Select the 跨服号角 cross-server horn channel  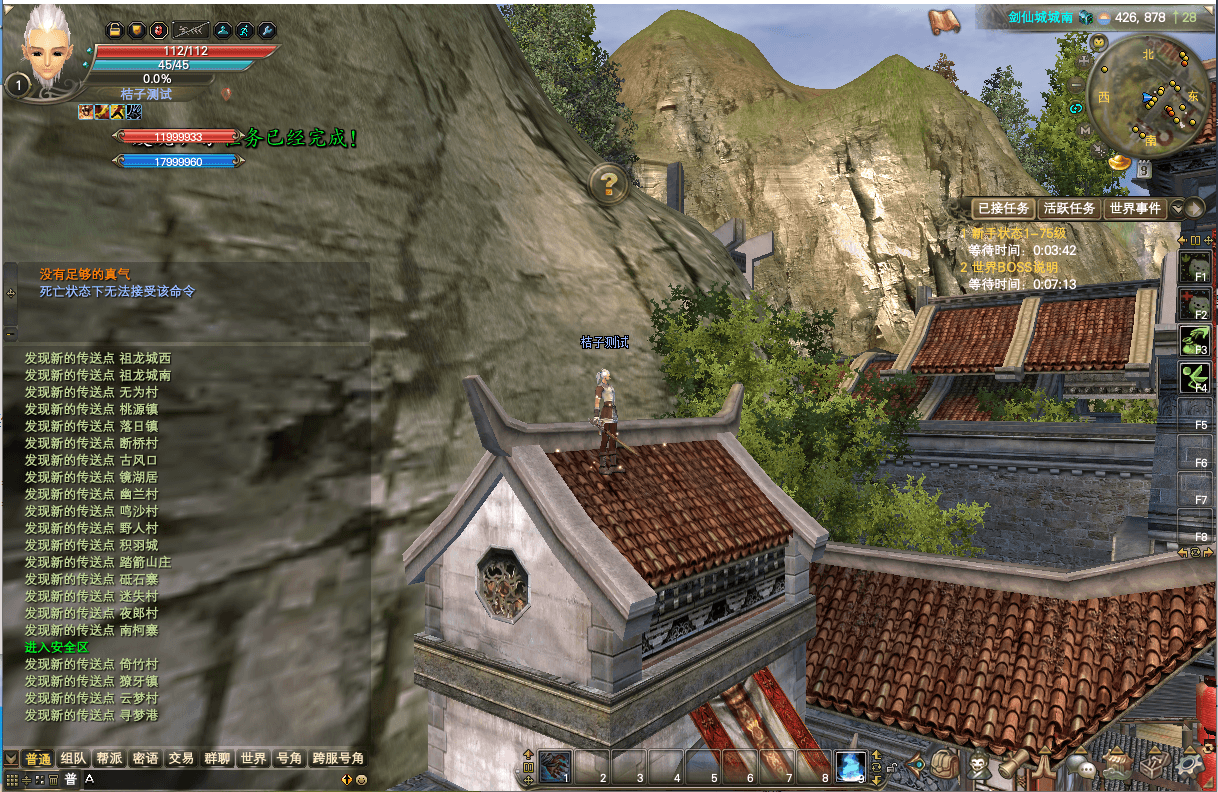point(338,759)
